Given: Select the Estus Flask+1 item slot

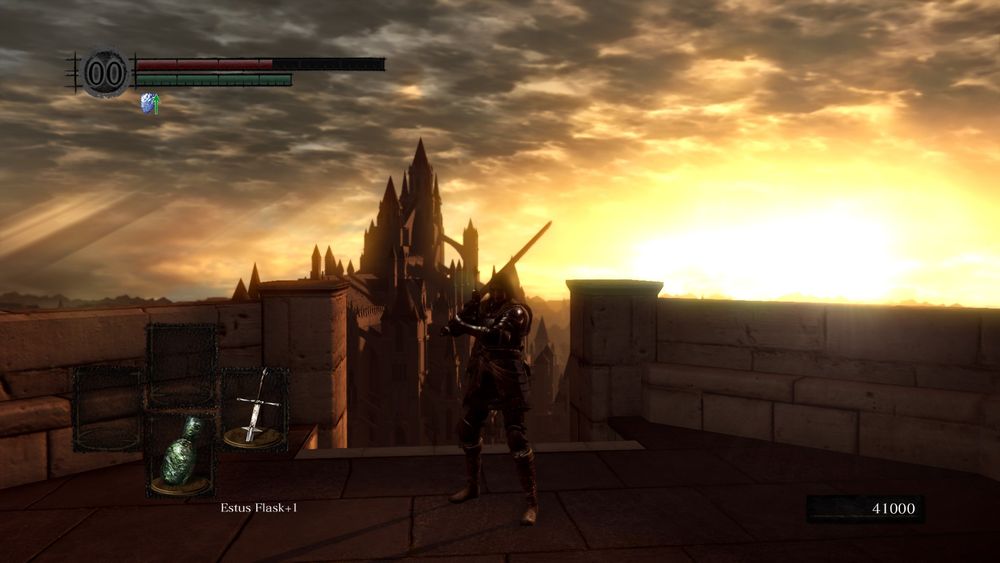Looking at the screenshot, I should coord(181,455).
